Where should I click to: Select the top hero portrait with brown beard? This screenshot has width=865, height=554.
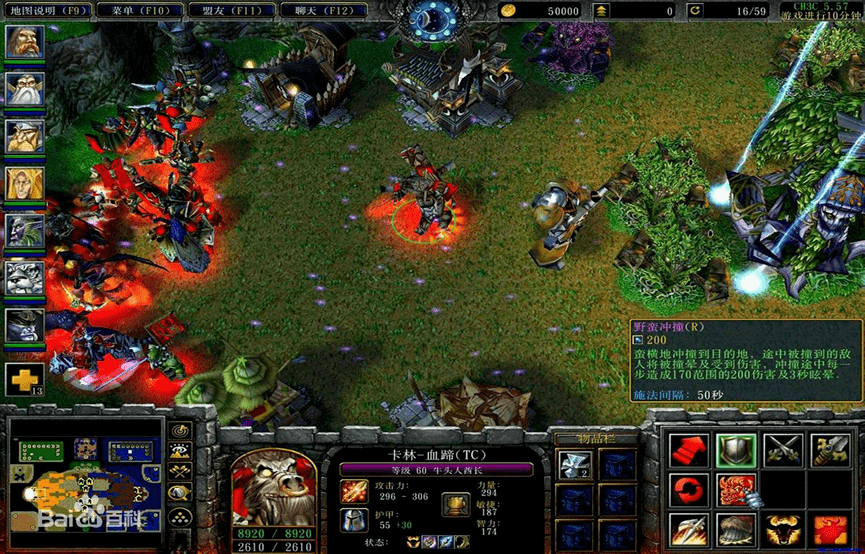24,42
